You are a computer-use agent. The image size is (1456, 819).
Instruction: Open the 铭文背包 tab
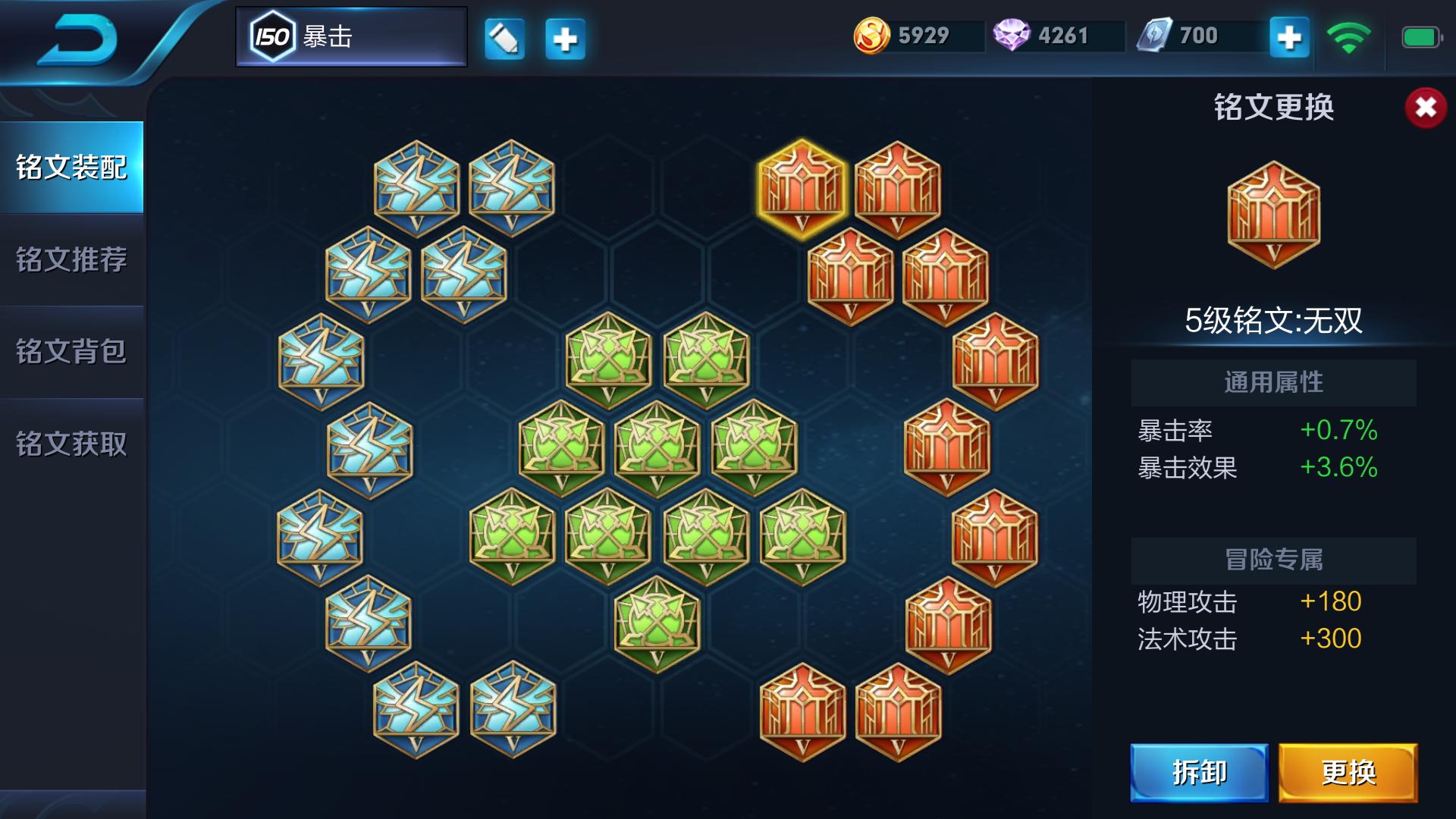(71, 351)
